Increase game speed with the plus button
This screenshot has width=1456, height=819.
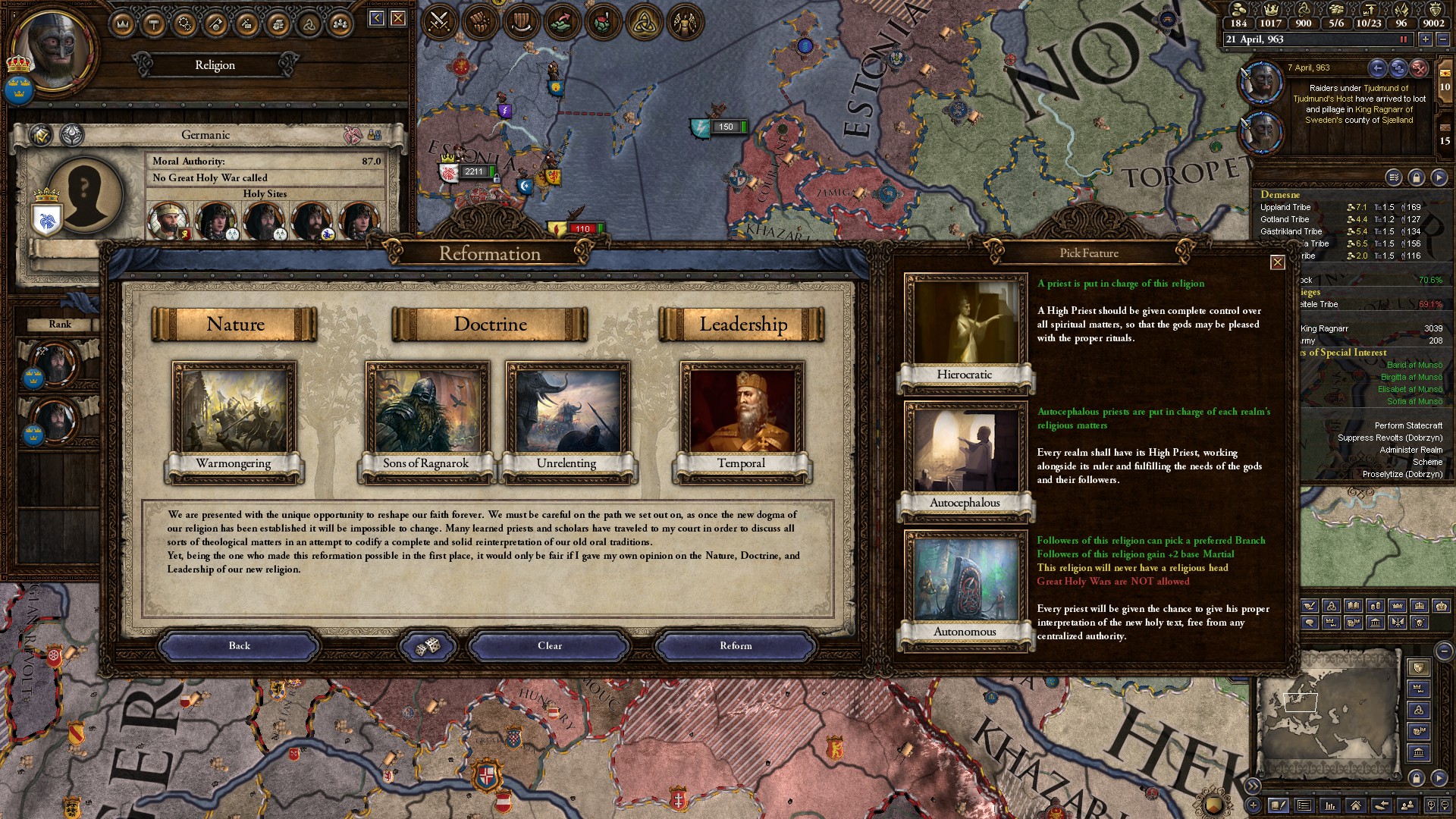(x=1425, y=39)
